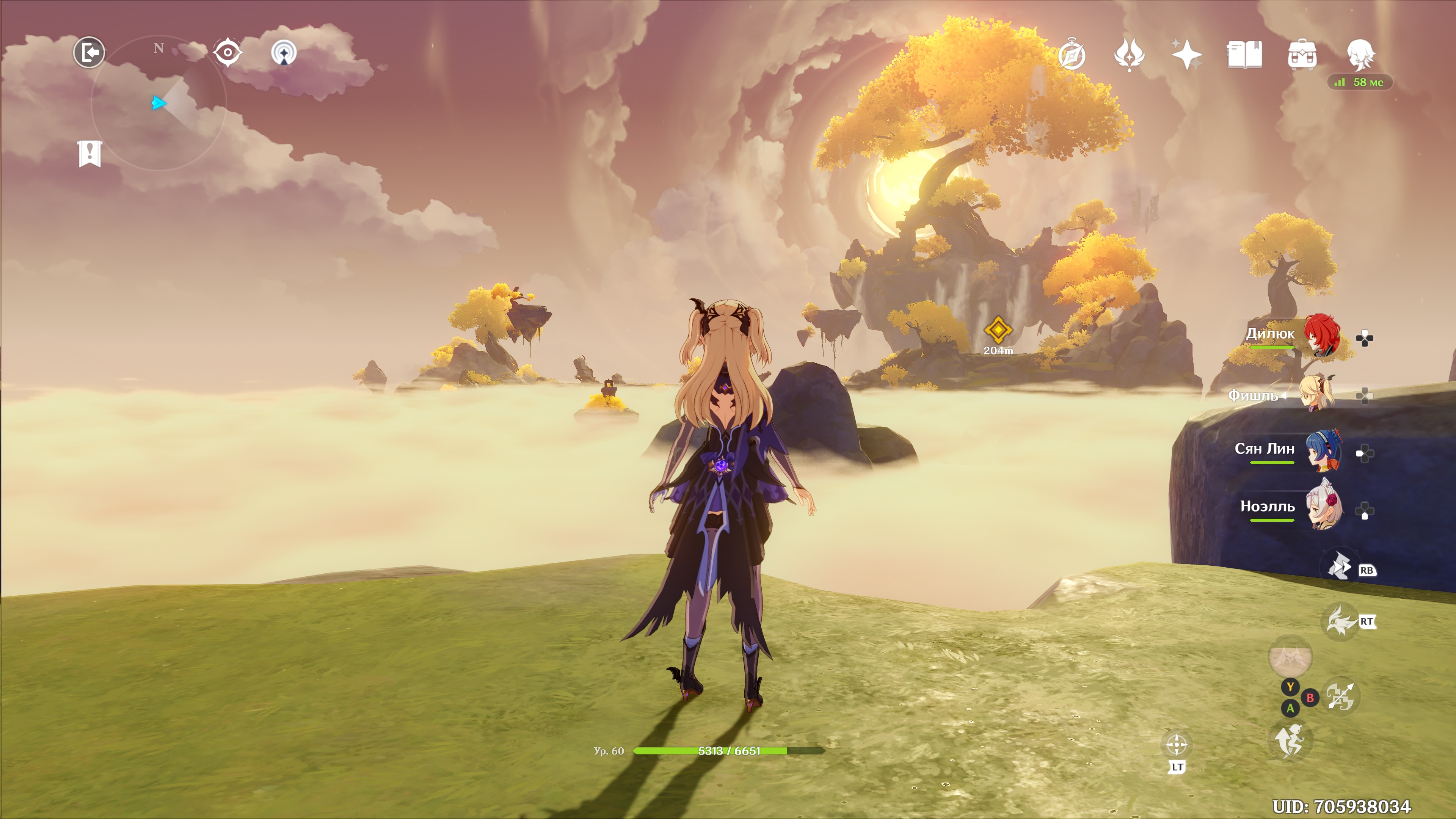
Task: Open the quest log exclamation bookmark
Action: click(x=90, y=153)
